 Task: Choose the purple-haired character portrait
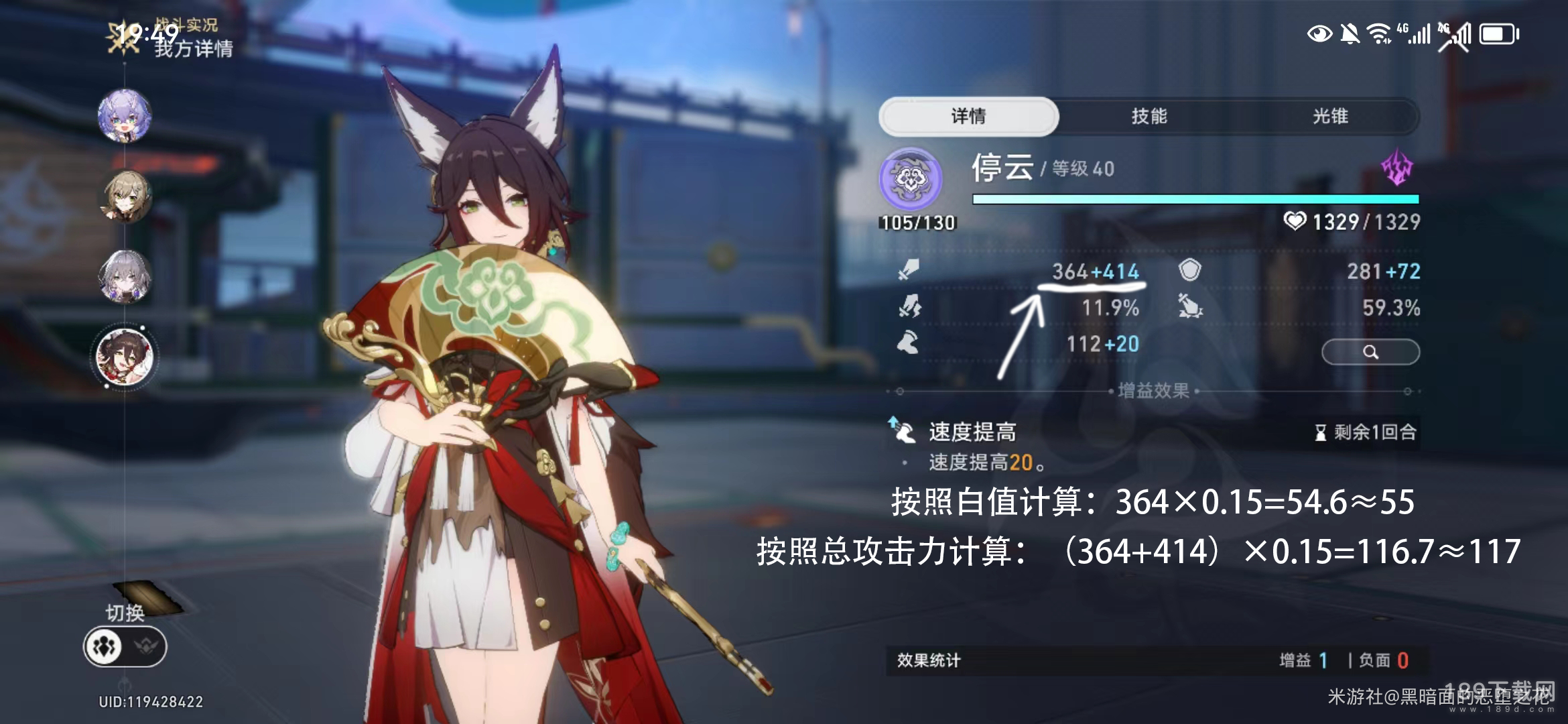[125, 115]
